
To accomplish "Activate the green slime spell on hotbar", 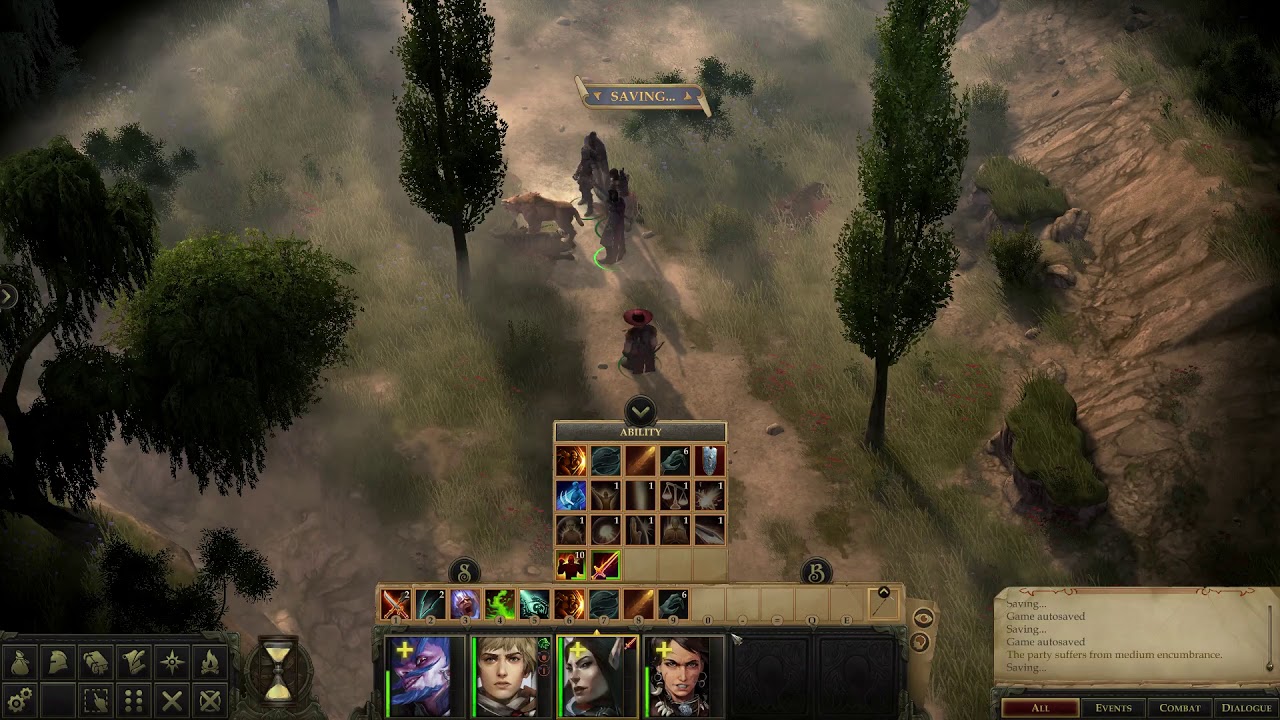I will 499,604.
